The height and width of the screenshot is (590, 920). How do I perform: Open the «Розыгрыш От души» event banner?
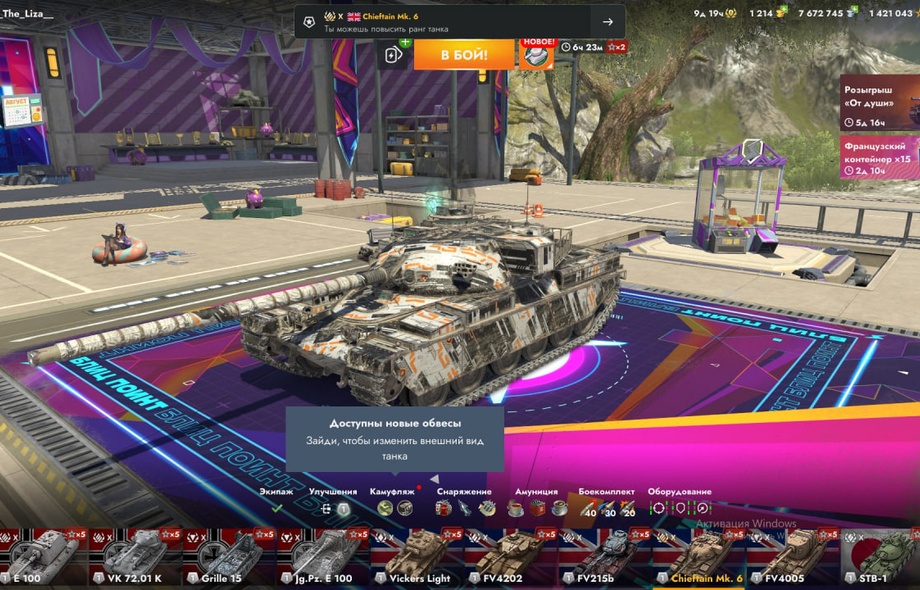point(879,103)
